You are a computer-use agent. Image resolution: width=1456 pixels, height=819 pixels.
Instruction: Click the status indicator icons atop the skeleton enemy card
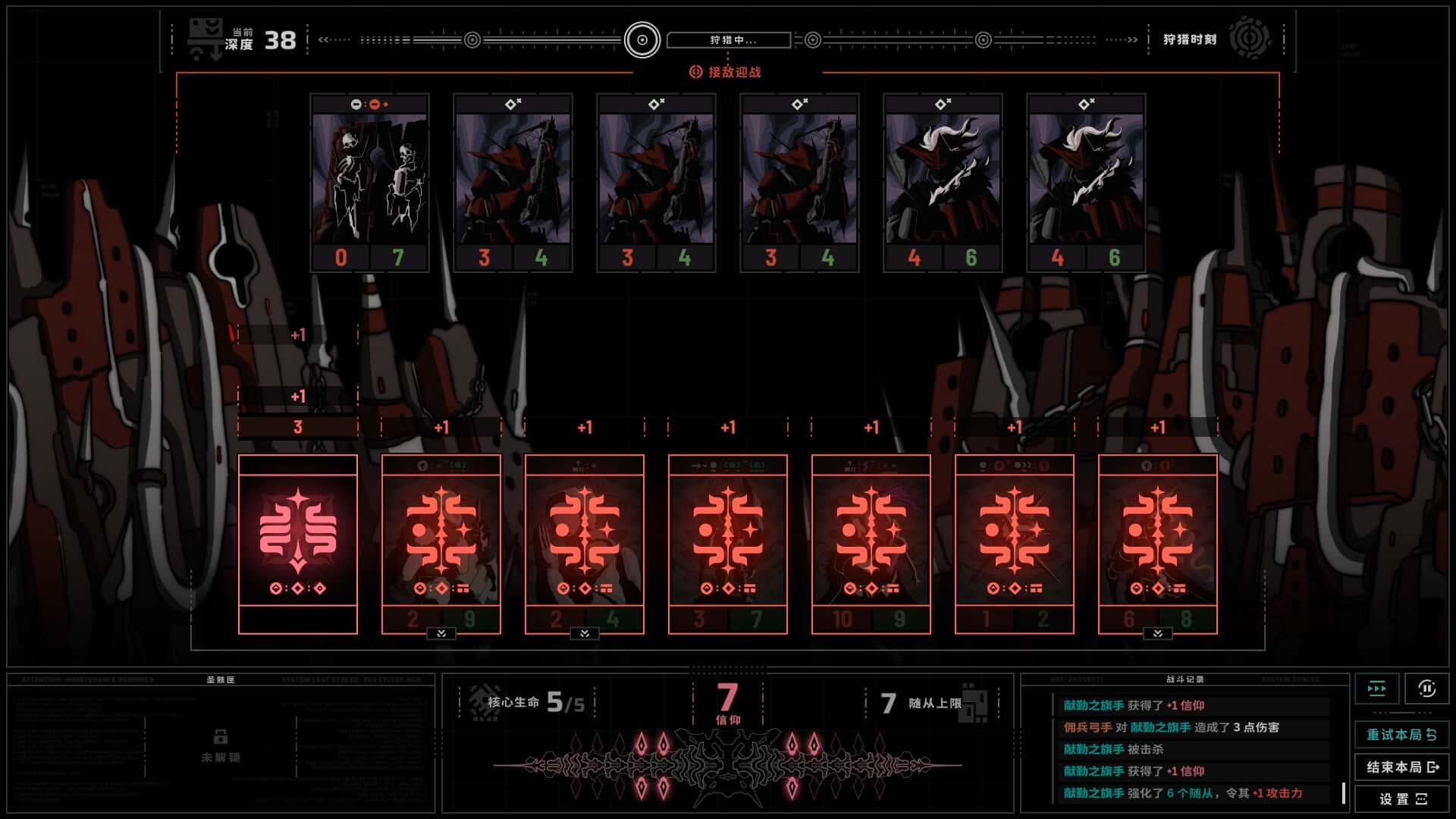point(369,105)
